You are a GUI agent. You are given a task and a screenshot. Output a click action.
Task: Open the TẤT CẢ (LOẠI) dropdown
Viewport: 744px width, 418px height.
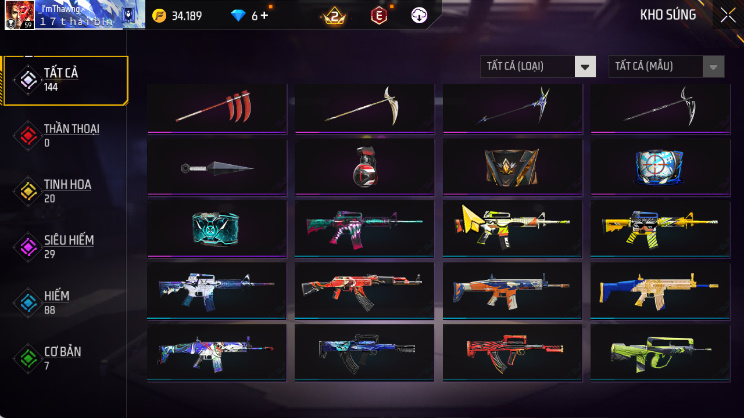538,67
